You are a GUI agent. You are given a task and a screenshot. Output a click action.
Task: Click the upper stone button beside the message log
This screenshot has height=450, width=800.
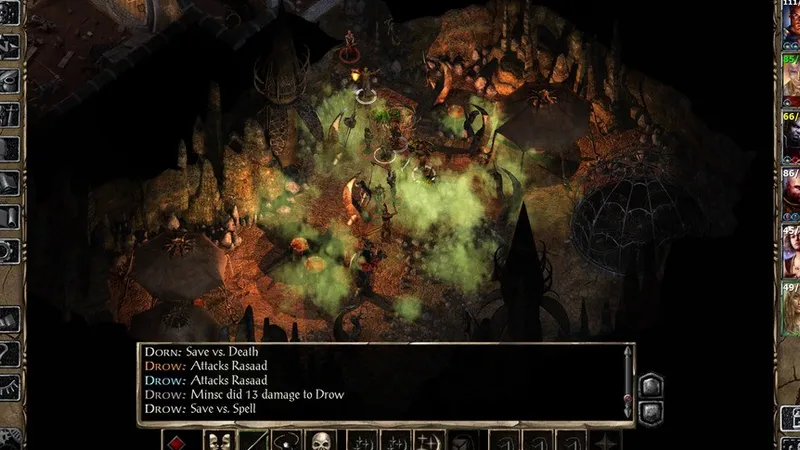(x=649, y=384)
